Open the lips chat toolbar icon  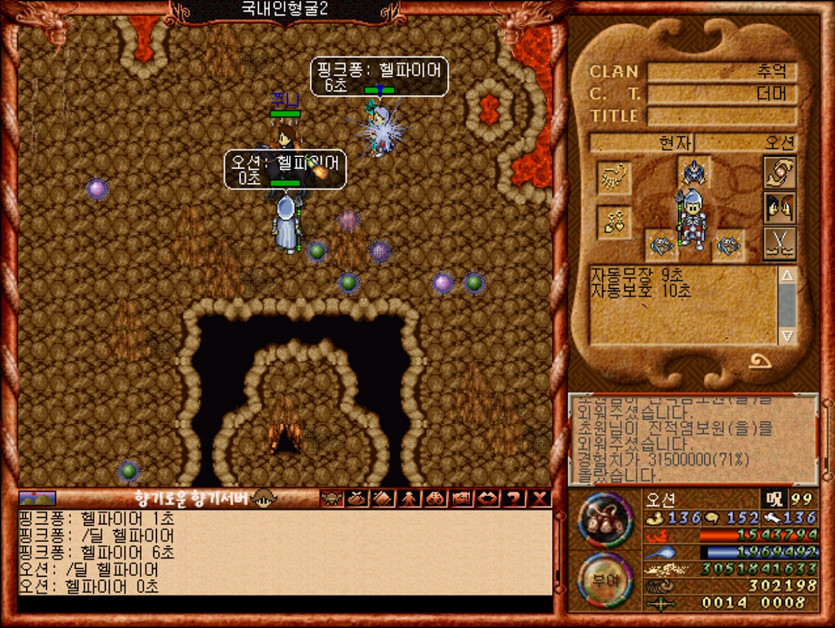pyautogui.click(x=488, y=498)
